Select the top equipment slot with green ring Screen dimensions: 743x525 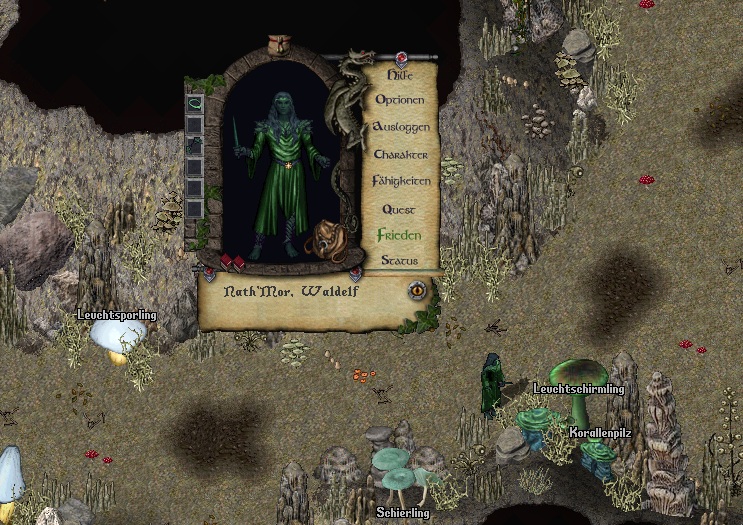(195, 102)
